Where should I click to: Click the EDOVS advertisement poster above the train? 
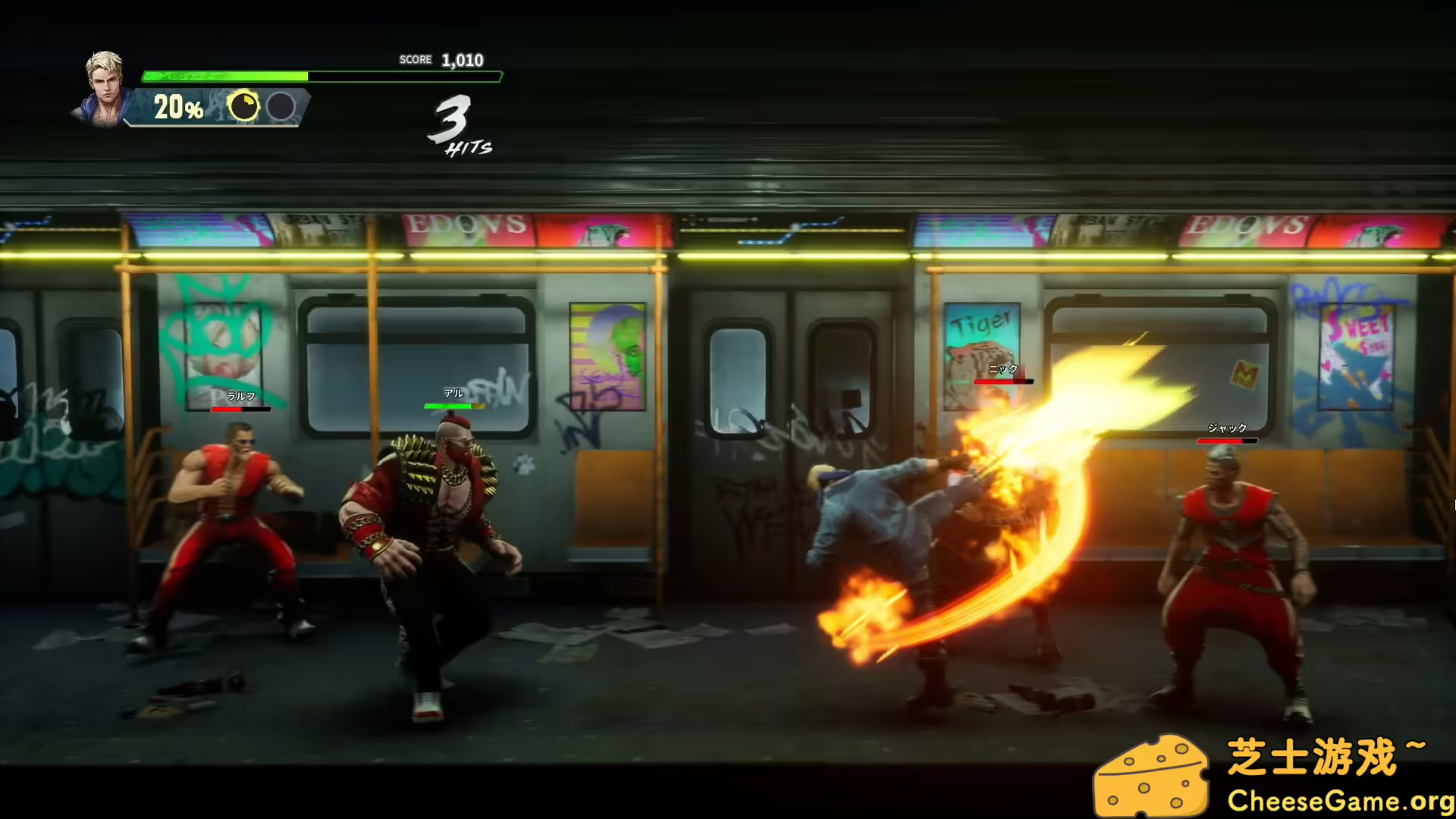(466, 224)
